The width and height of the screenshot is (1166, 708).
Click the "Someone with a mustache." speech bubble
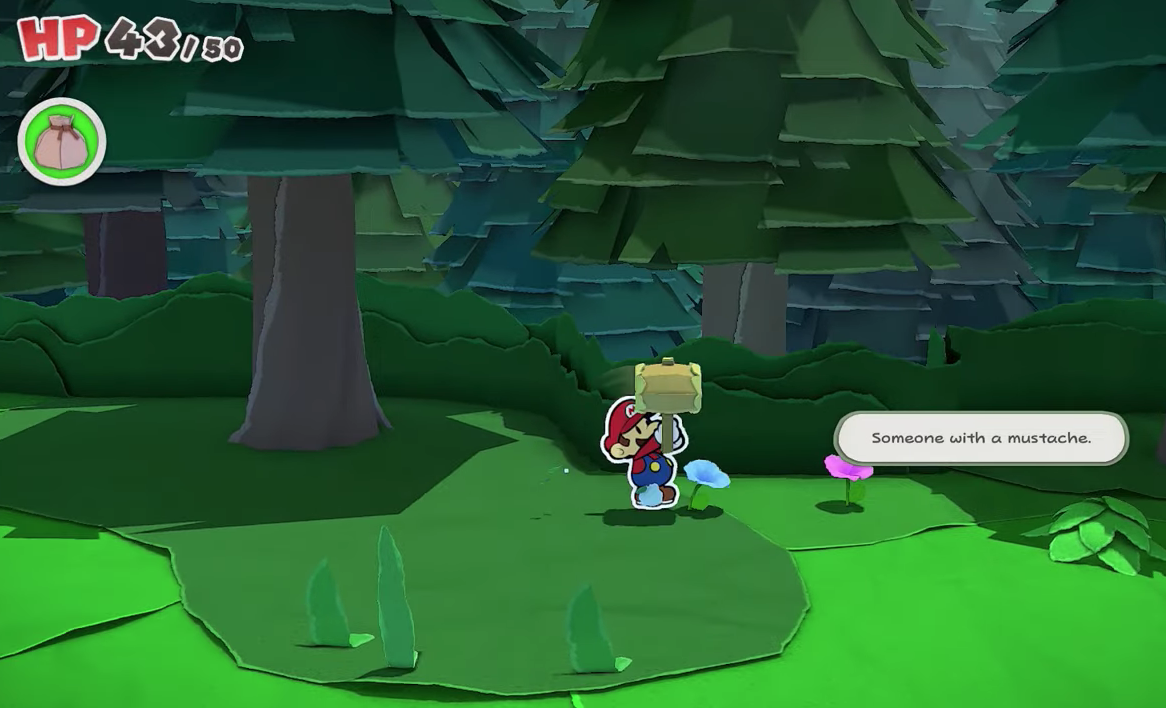980,438
